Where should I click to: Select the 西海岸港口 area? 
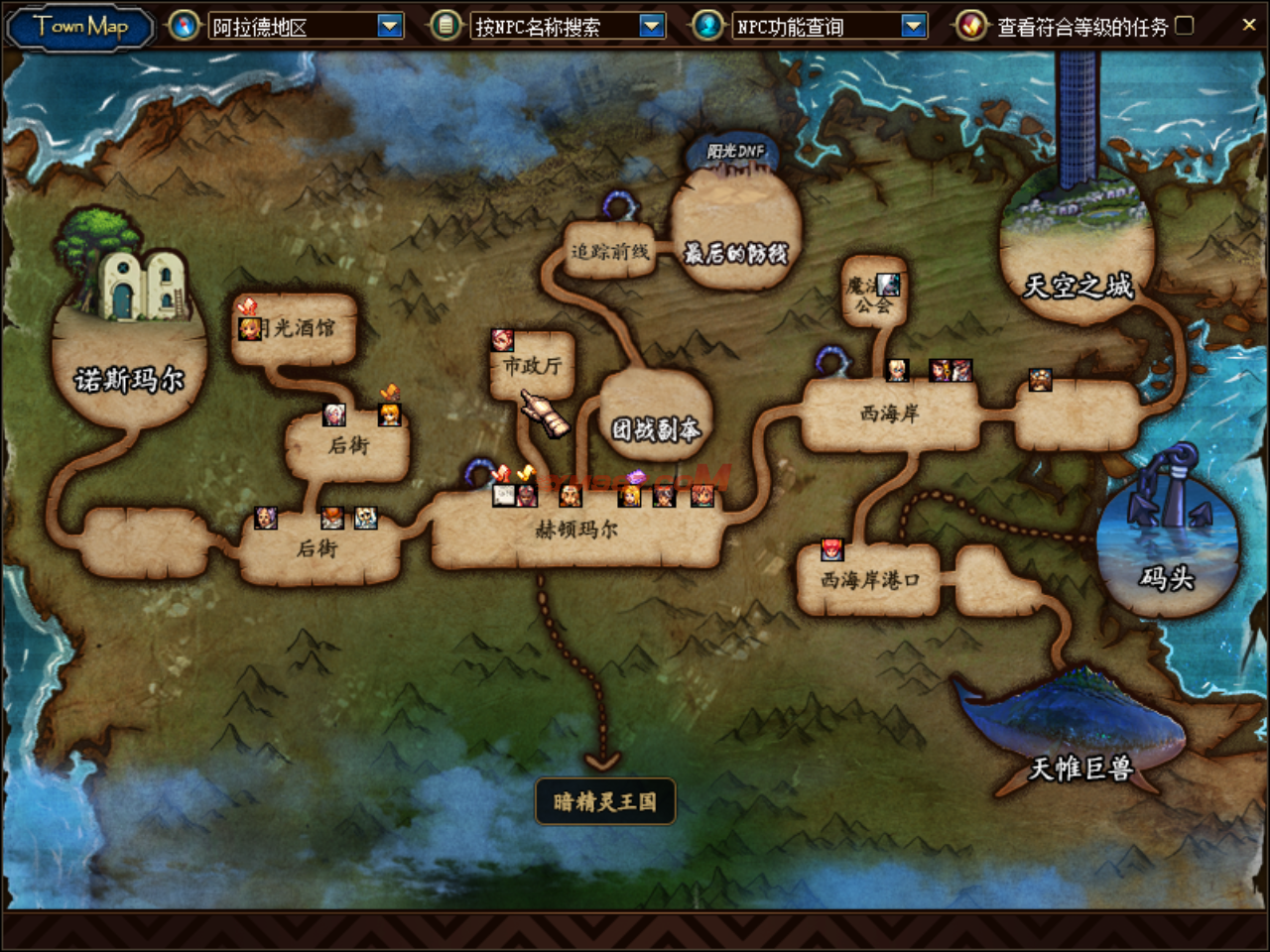coord(869,580)
